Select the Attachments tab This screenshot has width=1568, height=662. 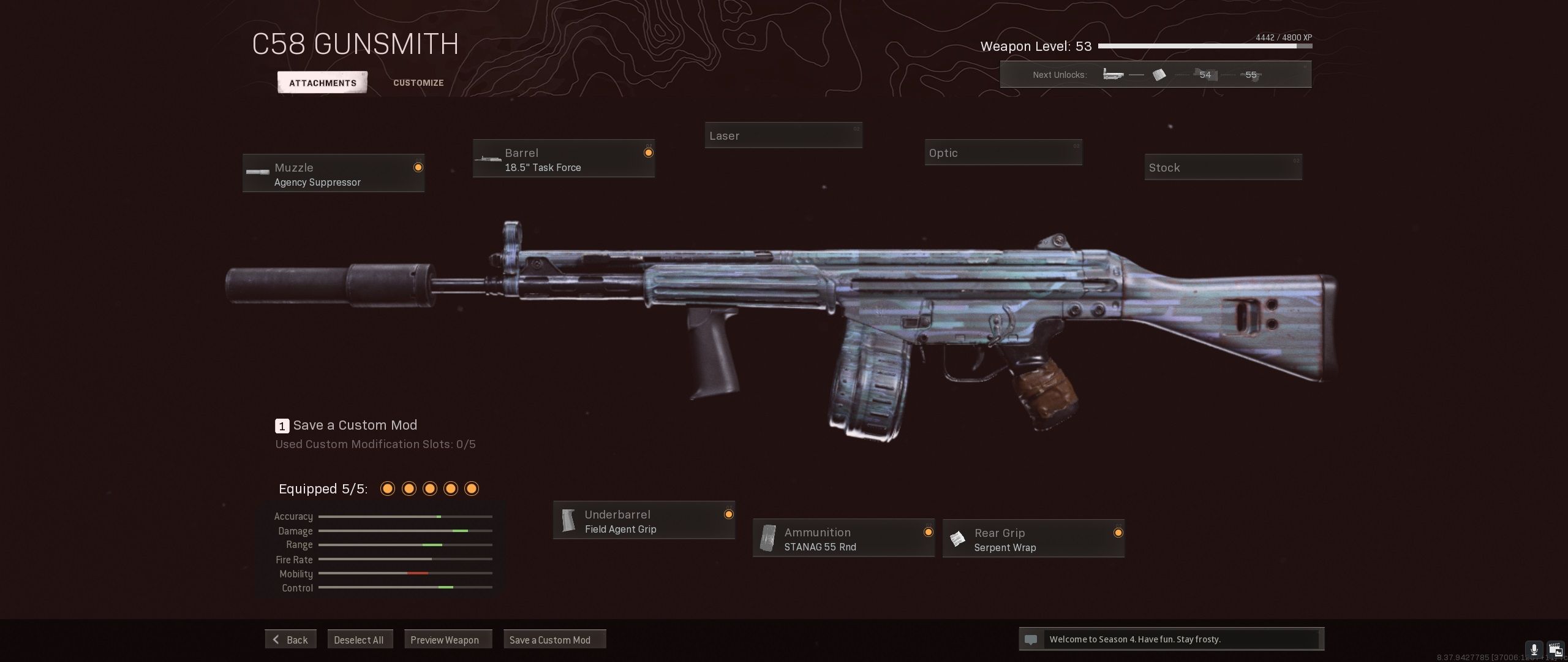(x=322, y=82)
